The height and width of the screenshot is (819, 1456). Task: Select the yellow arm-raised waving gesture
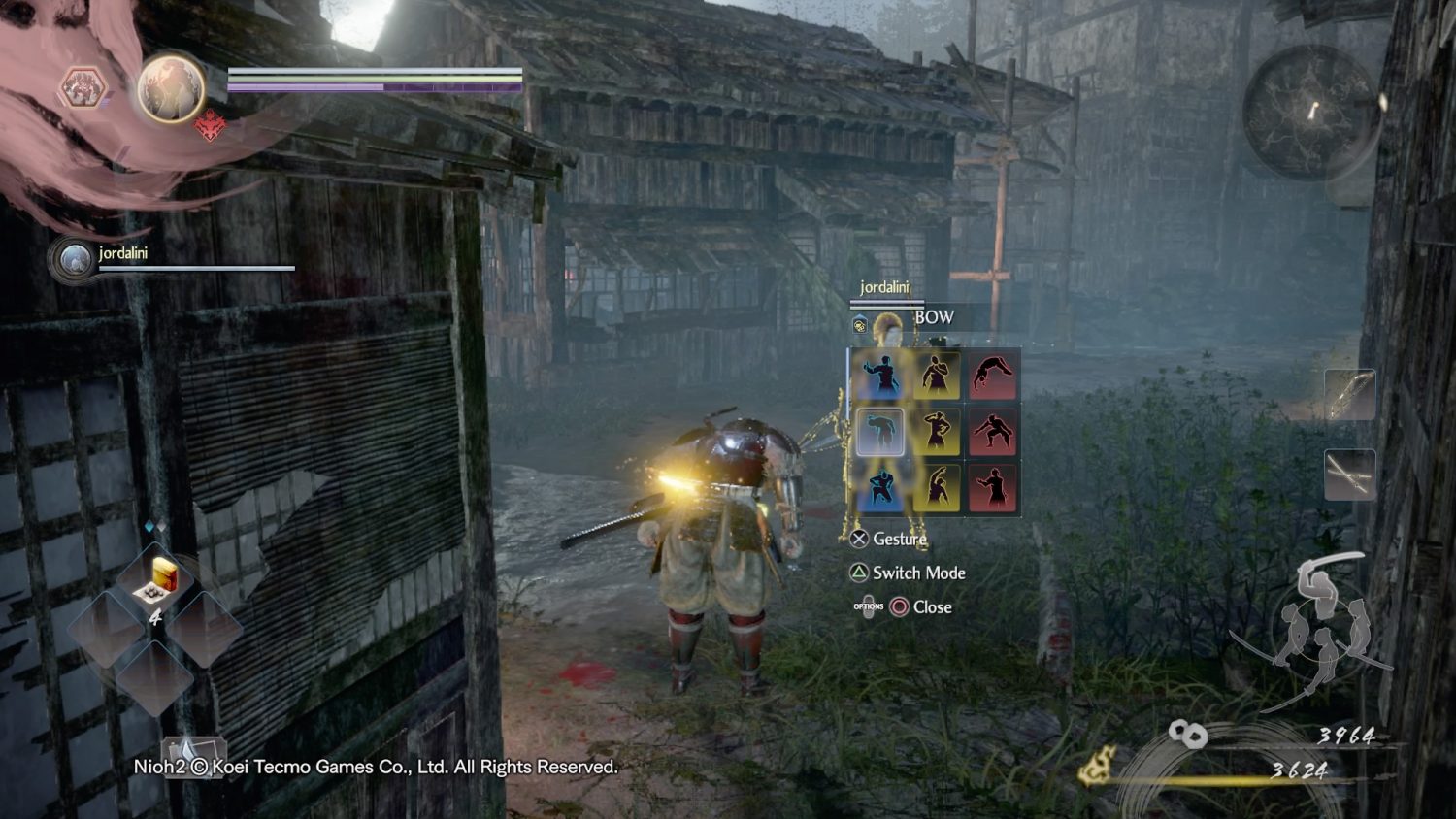937,487
